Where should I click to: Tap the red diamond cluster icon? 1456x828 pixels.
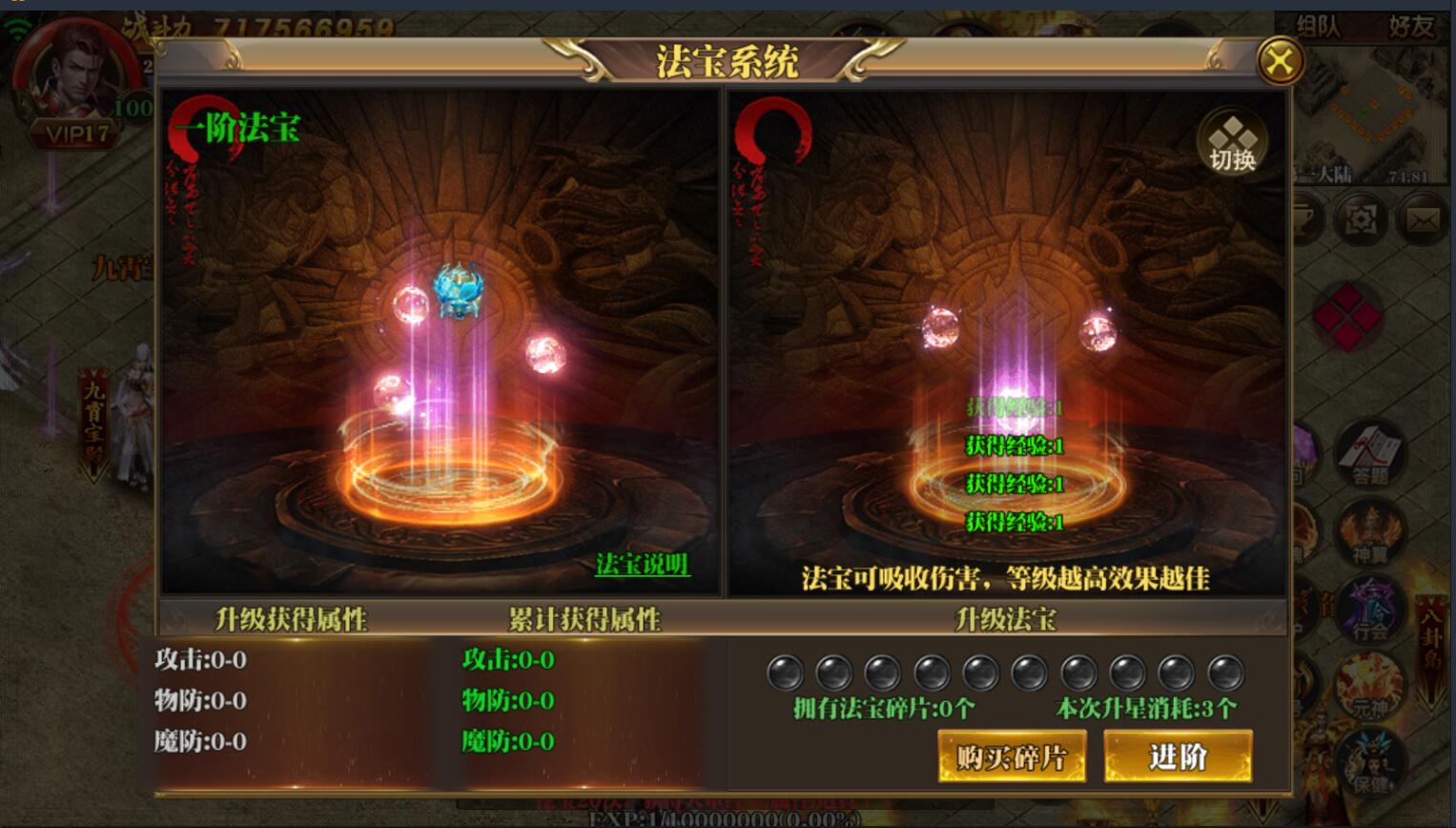pyautogui.click(x=1346, y=315)
